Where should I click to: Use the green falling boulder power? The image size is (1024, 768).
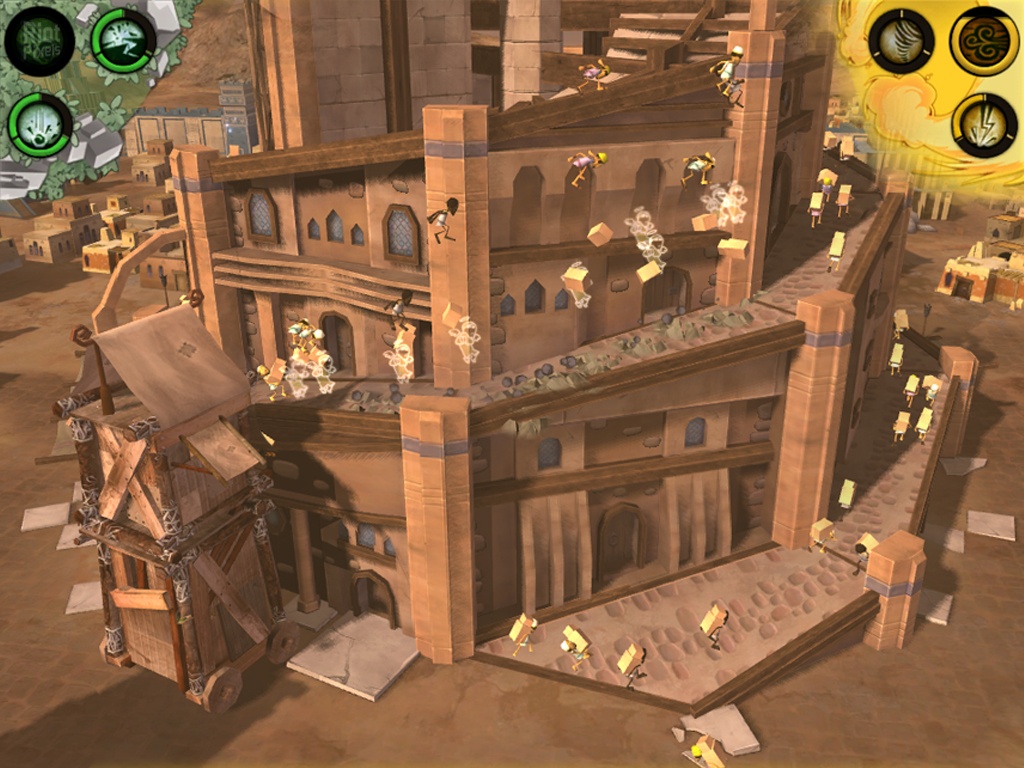click(x=40, y=125)
